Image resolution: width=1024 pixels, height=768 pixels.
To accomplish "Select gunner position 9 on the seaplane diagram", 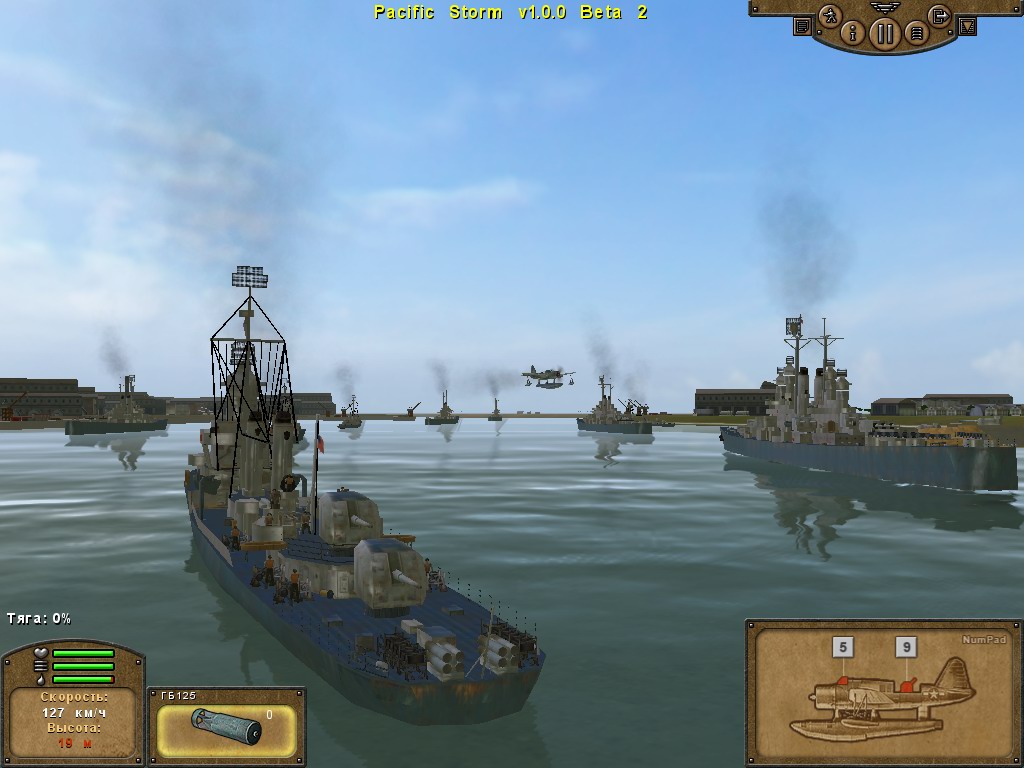I will pos(908,648).
